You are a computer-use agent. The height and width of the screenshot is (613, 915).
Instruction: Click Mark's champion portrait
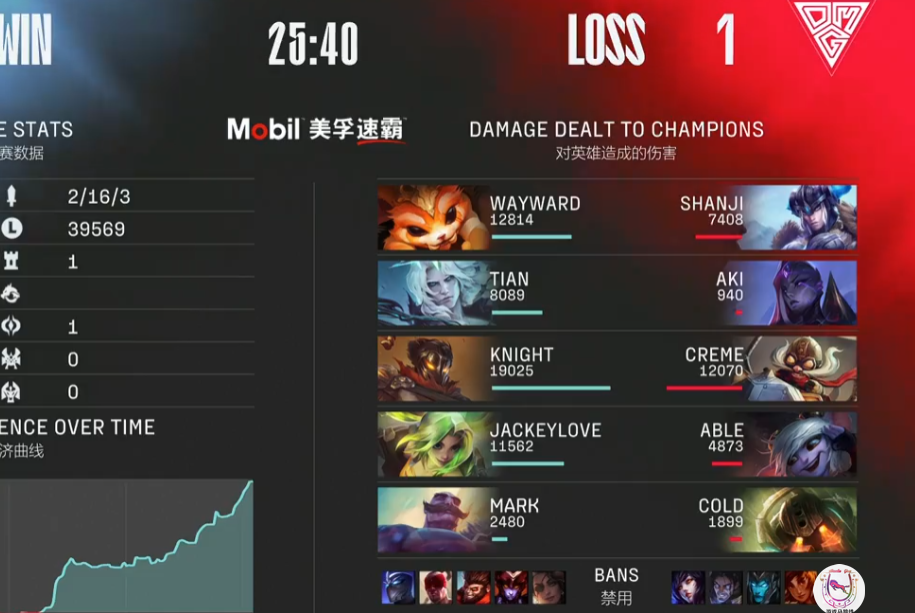click(x=432, y=520)
